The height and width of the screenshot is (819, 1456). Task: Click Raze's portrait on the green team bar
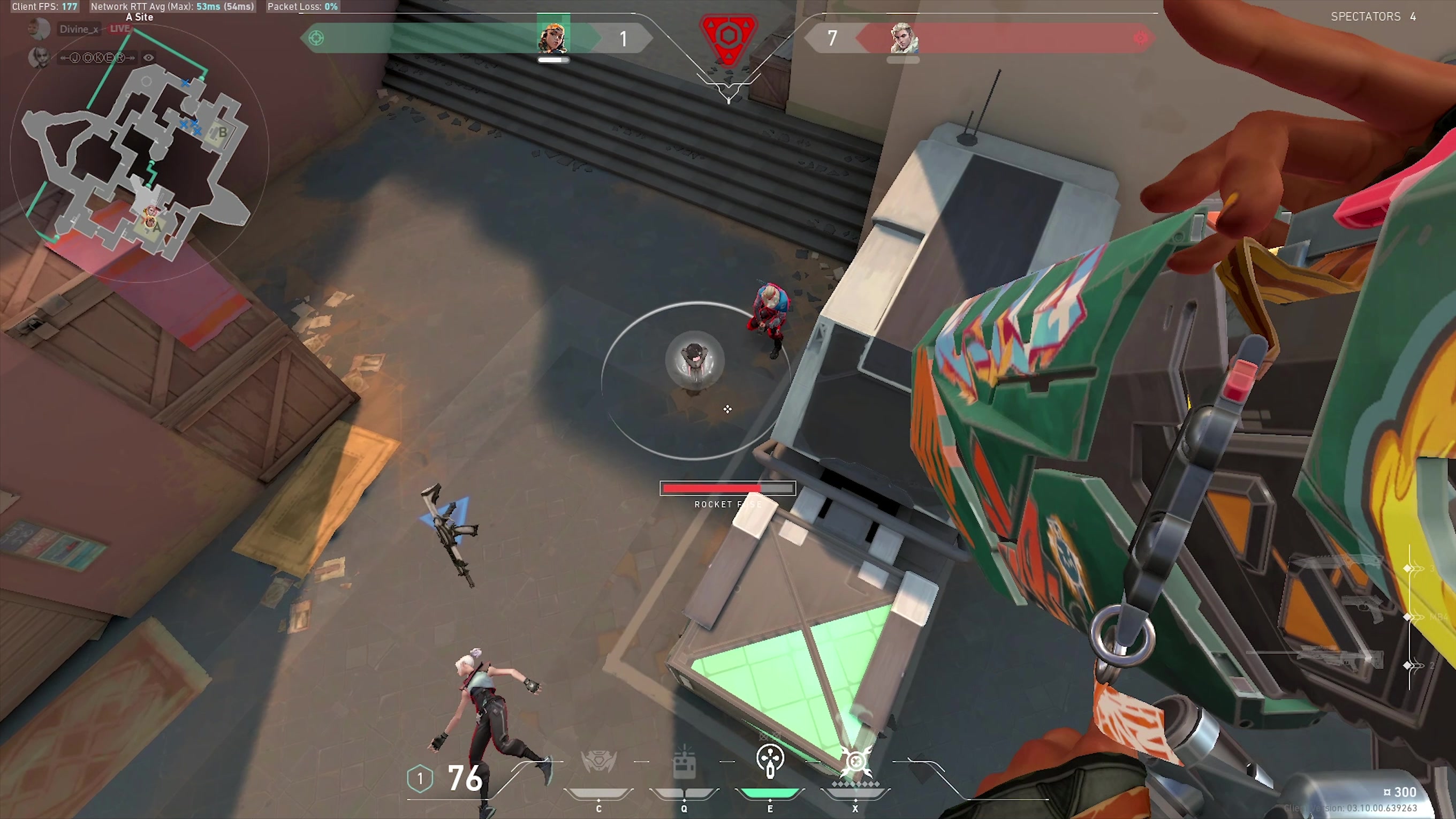pyautogui.click(x=552, y=37)
